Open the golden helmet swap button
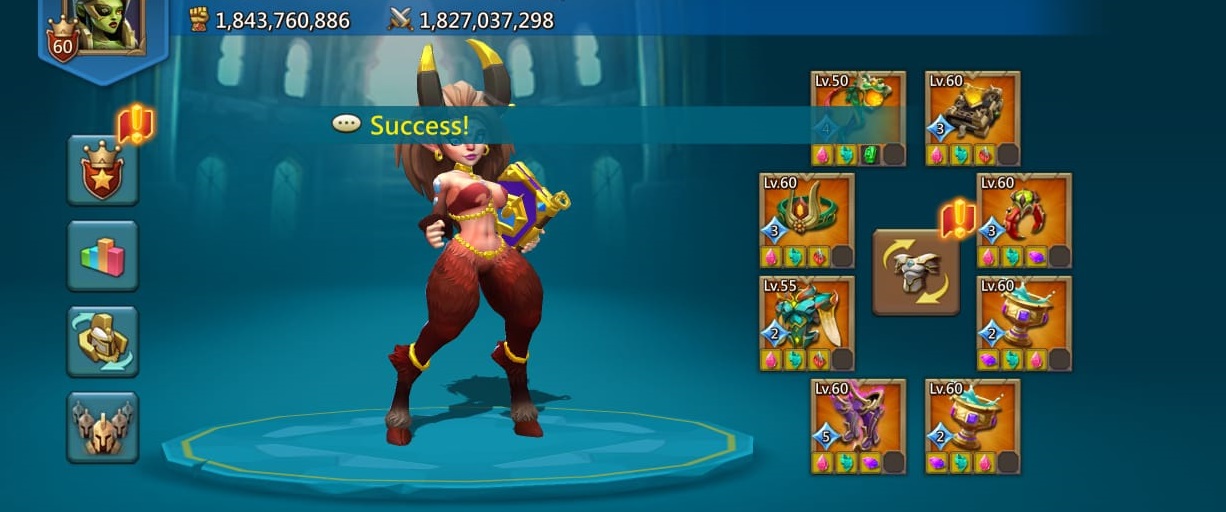1226x512 pixels. coord(103,341)
